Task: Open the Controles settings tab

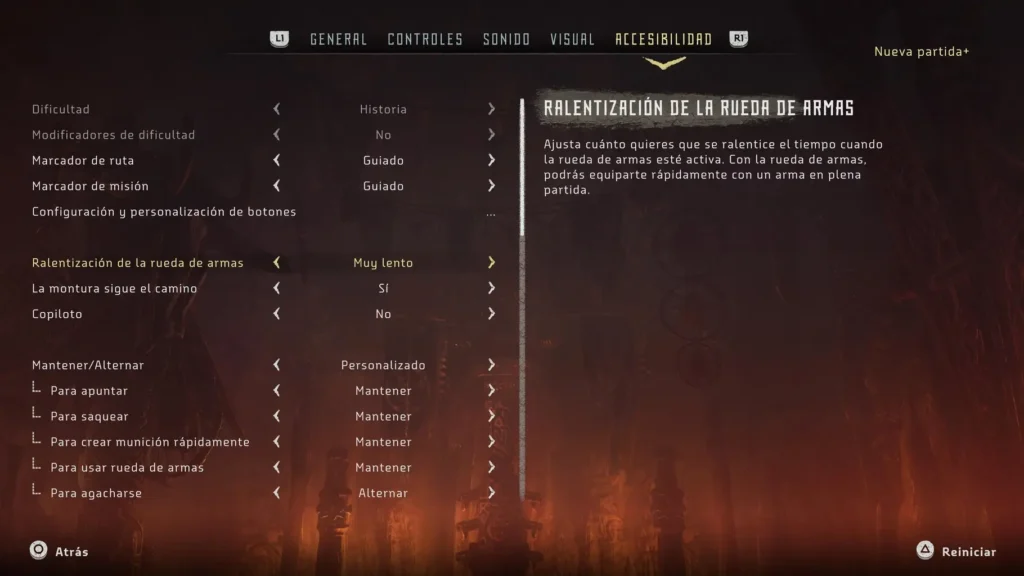Action: (x=425, y=40)
